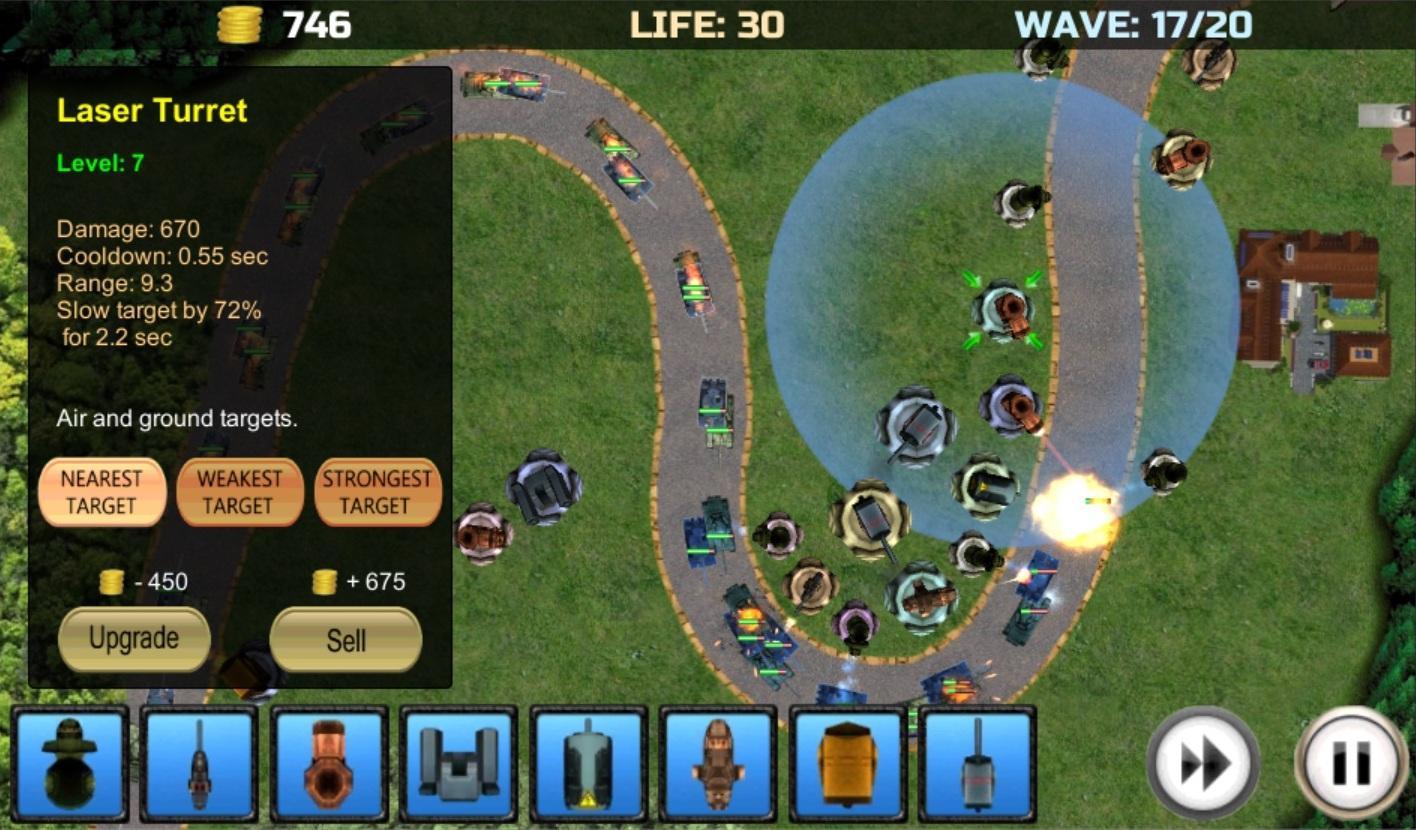Image resolution: width=1416 pixels, height=830 pixels.
Task: Select the hazard-marked bunker tower icon
Action: [589, 763]
